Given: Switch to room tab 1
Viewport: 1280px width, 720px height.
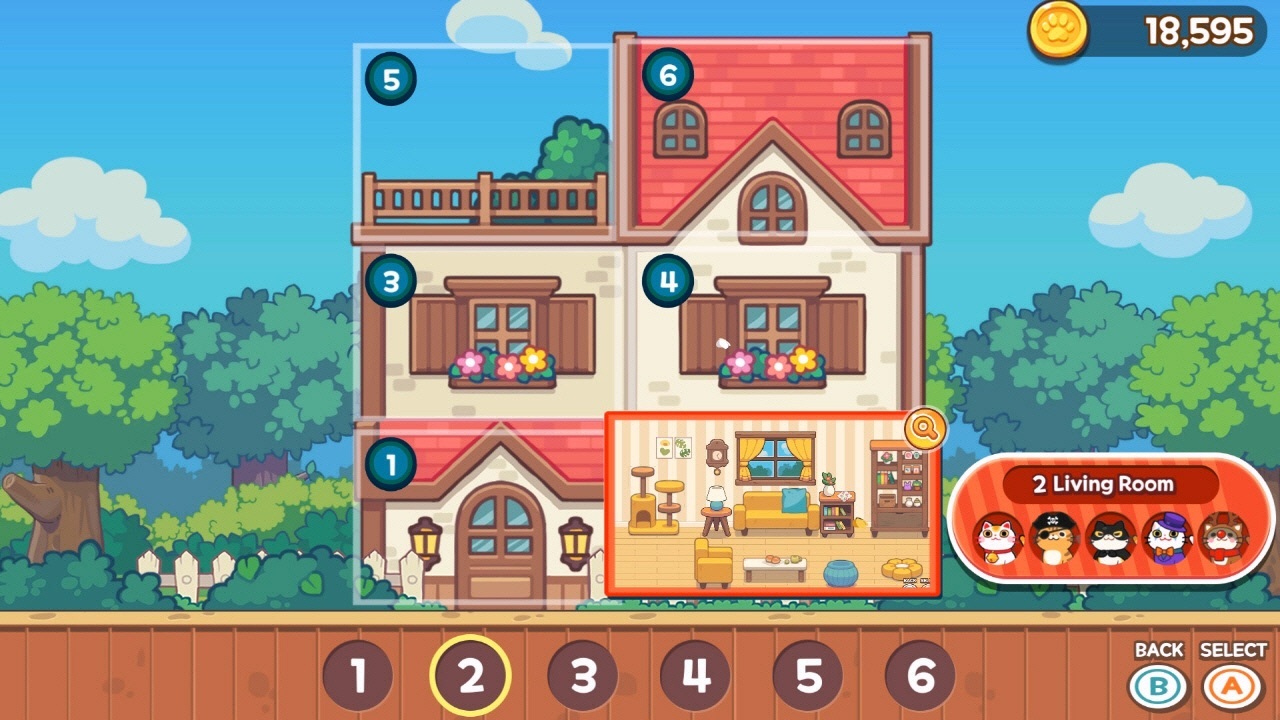Looking at the screenshot, I should coord(357,676).
